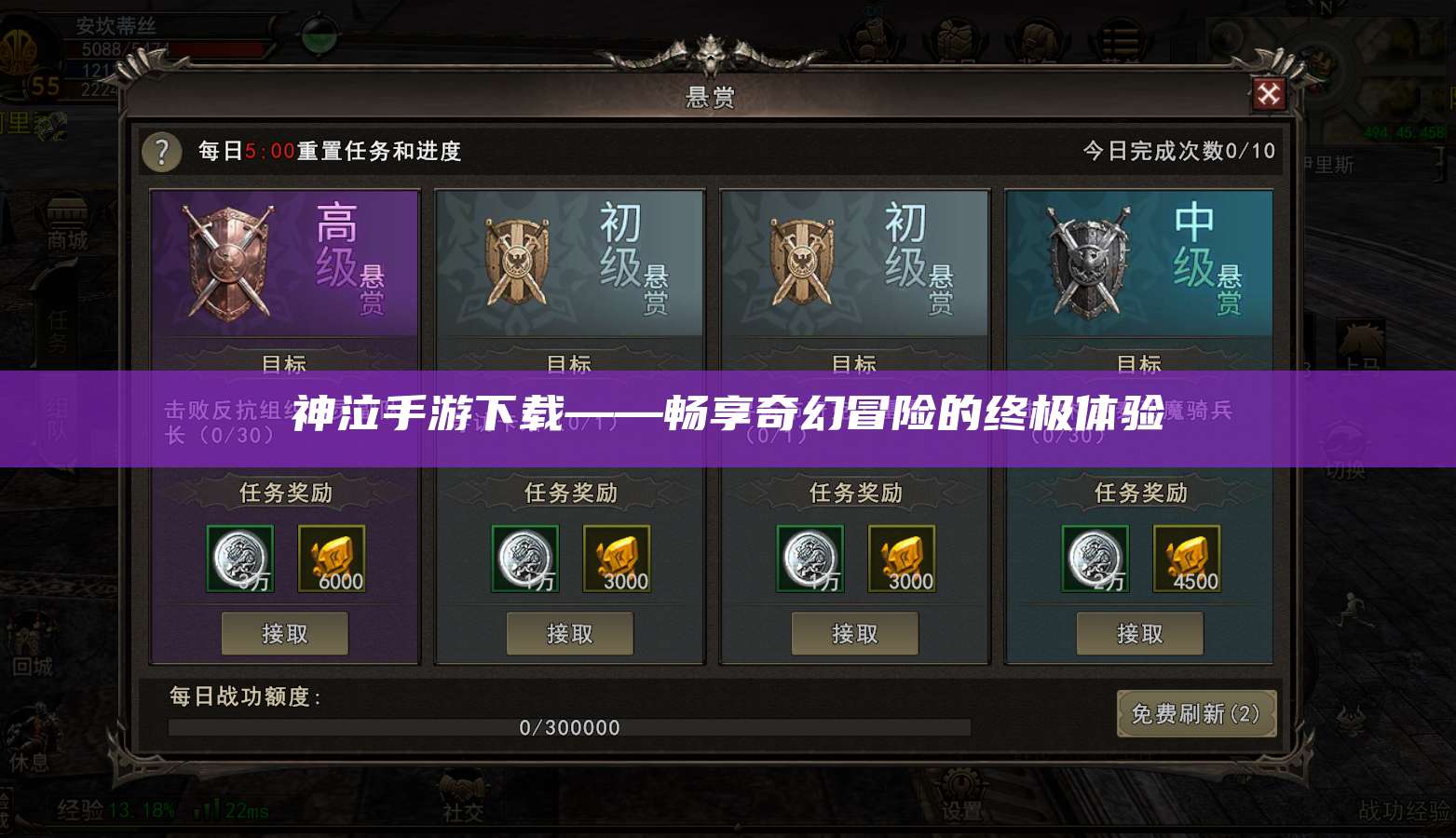Viewport: 1456px width, 838px height.
Task: Click the silver coin reward on 高级 bounty
Action: click(239, 559)
